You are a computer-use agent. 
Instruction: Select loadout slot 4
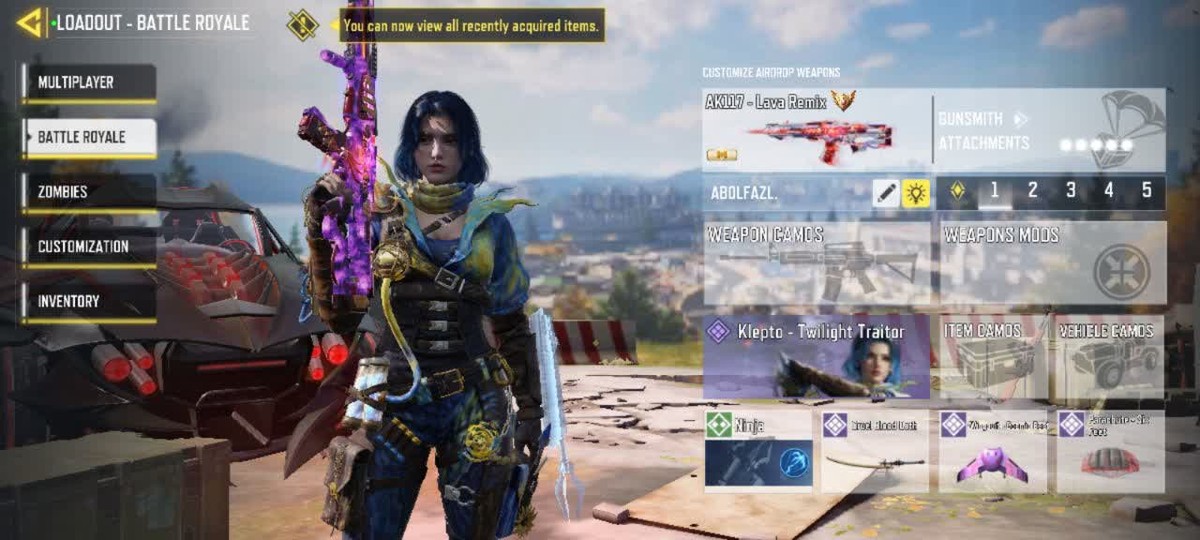[x=1109, y=191]
